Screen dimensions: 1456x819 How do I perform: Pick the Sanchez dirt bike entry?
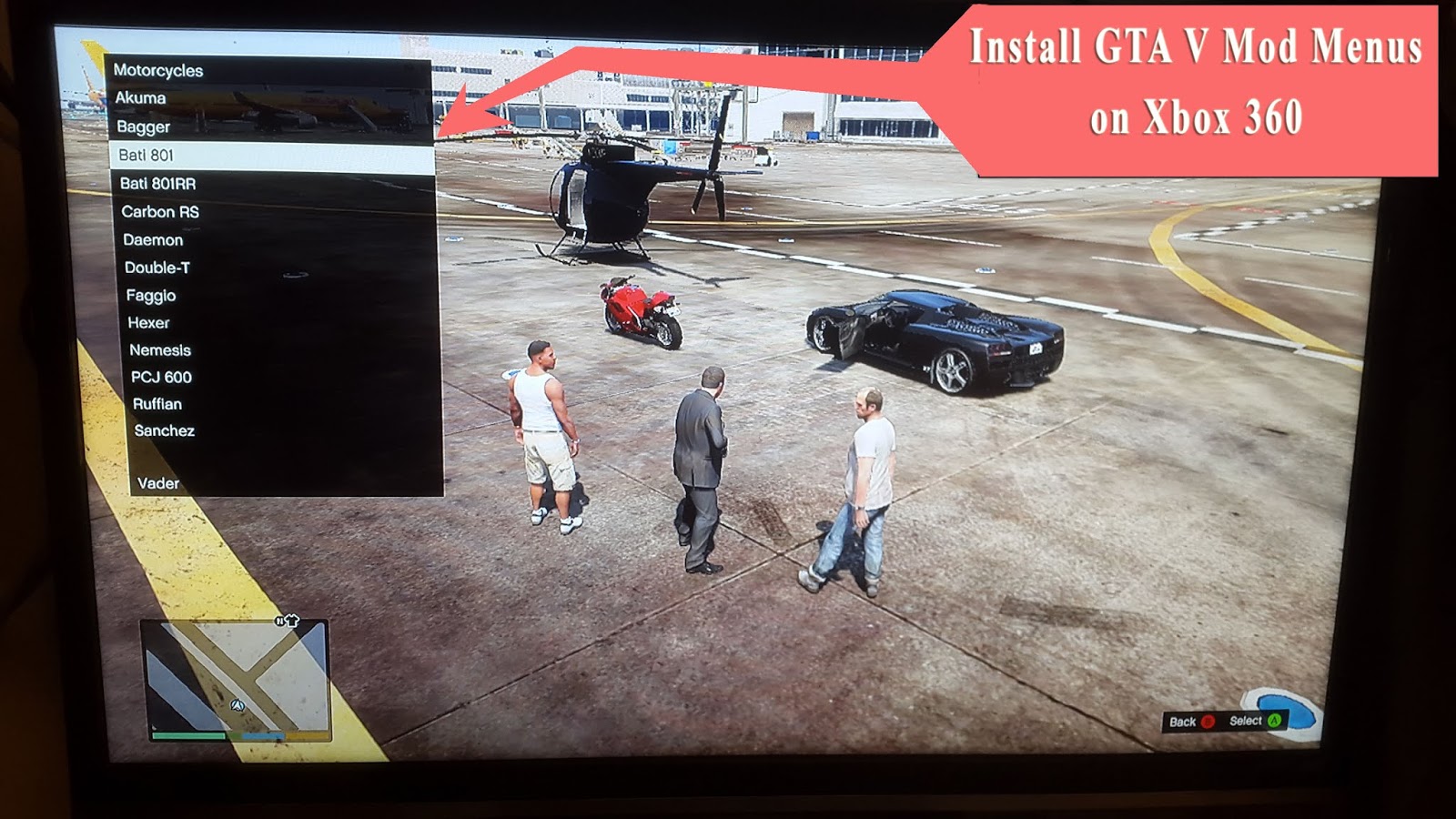tap(164, 431)
